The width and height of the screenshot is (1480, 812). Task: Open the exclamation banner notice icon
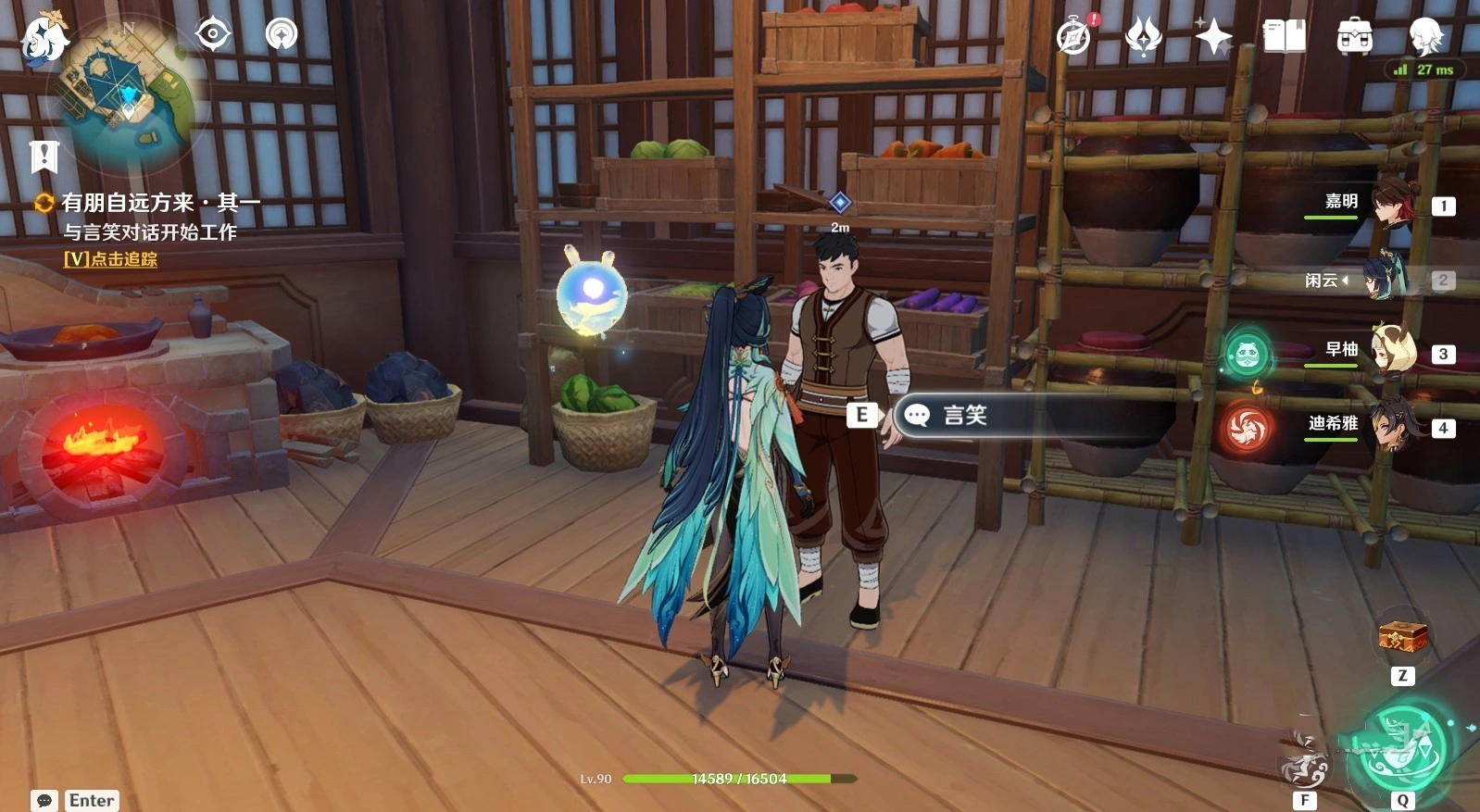pyautogui.click(x=44, y=157)
